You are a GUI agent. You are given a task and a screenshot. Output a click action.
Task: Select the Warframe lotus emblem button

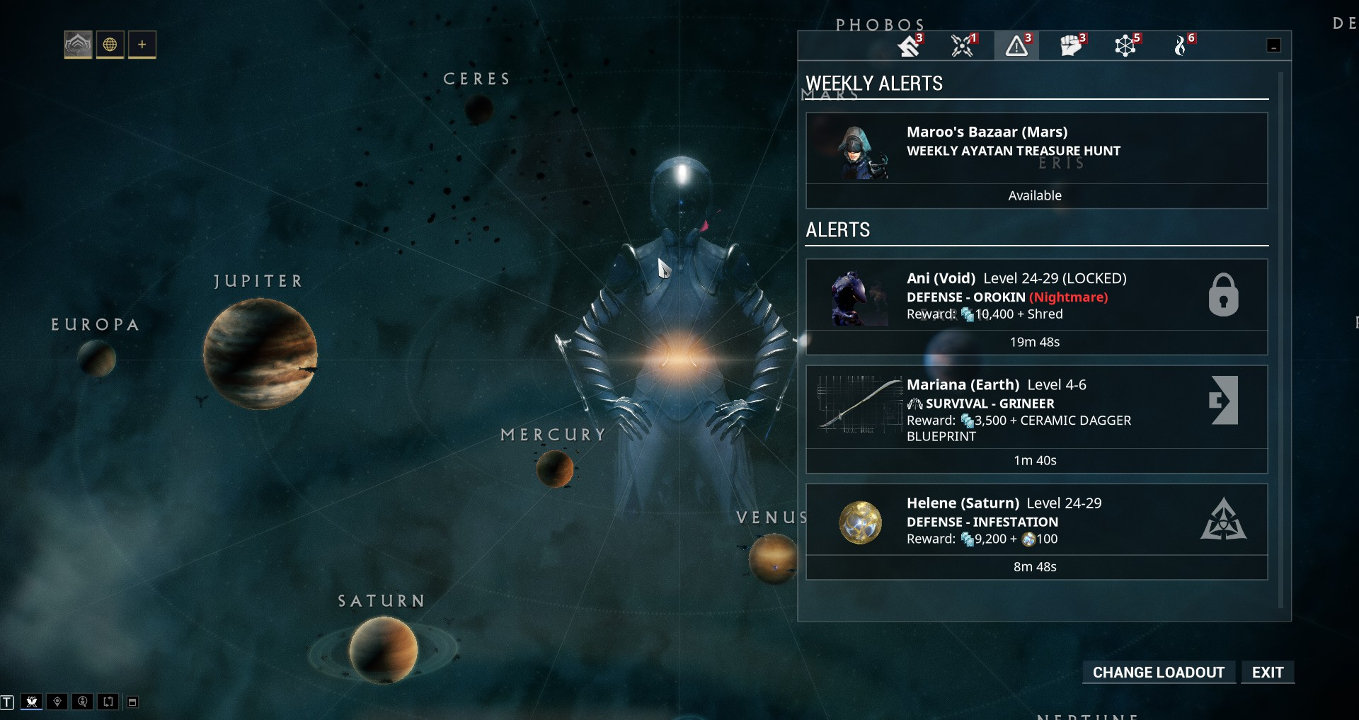pyautogui.click(x=78, y=44)
